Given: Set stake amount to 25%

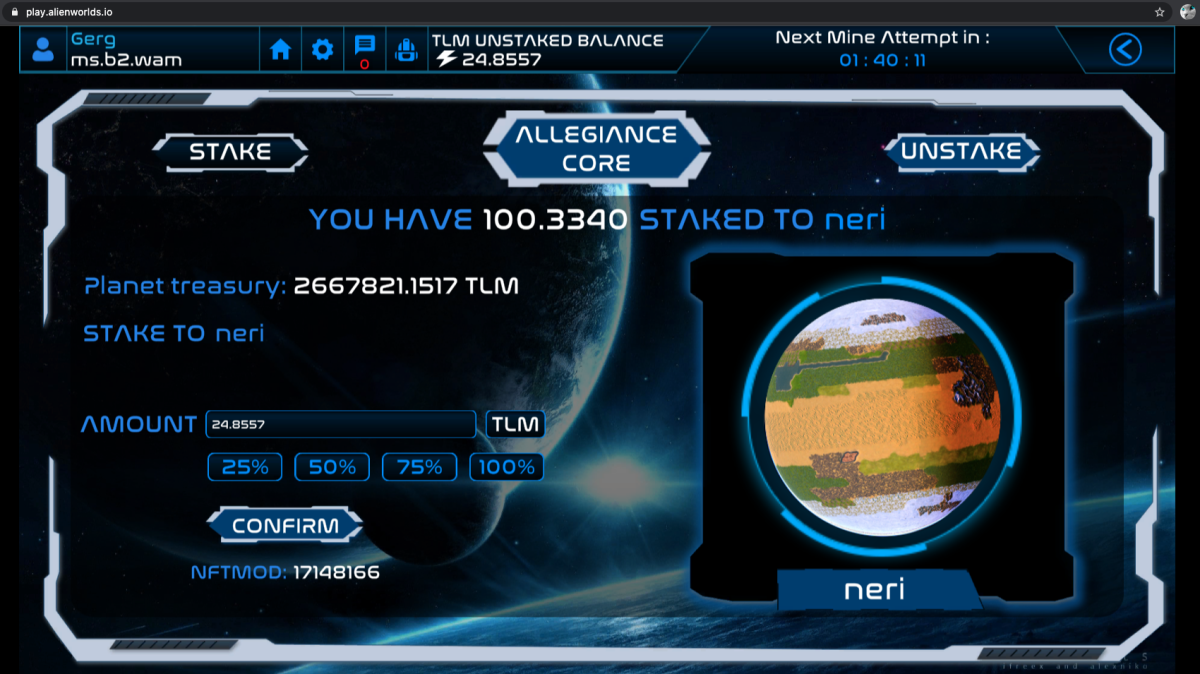Looking at the screenshot, I should [245, 467].
